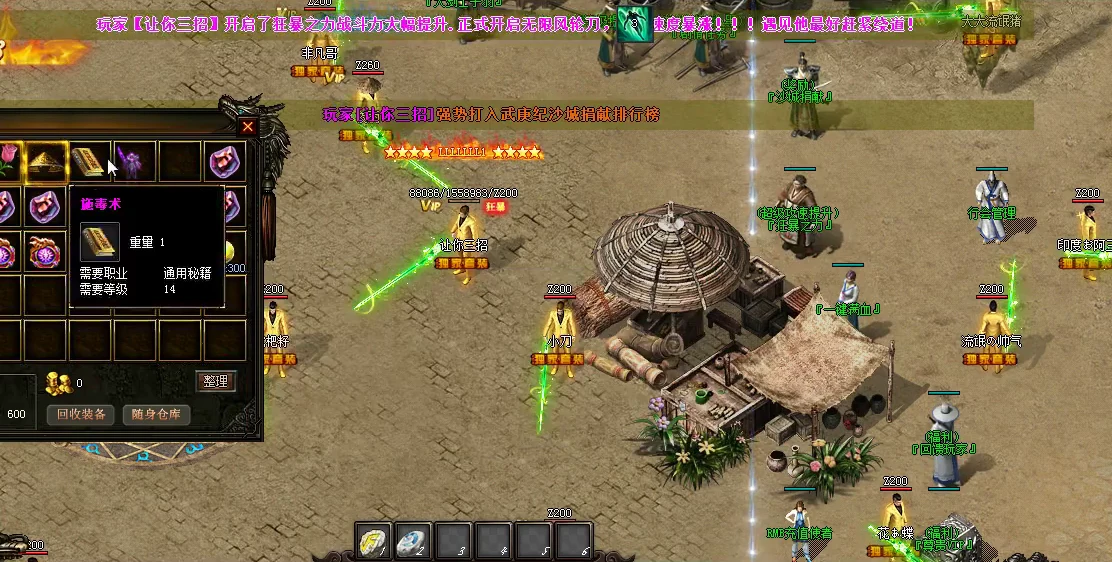Close the inventory bag window
This screenshot has height=562, width=1112.
click(x=248, y=127)
